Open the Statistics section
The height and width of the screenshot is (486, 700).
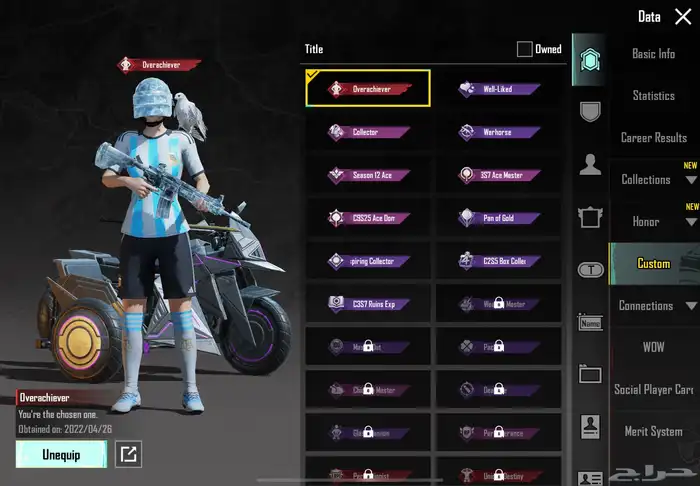(x=654, y=96)
